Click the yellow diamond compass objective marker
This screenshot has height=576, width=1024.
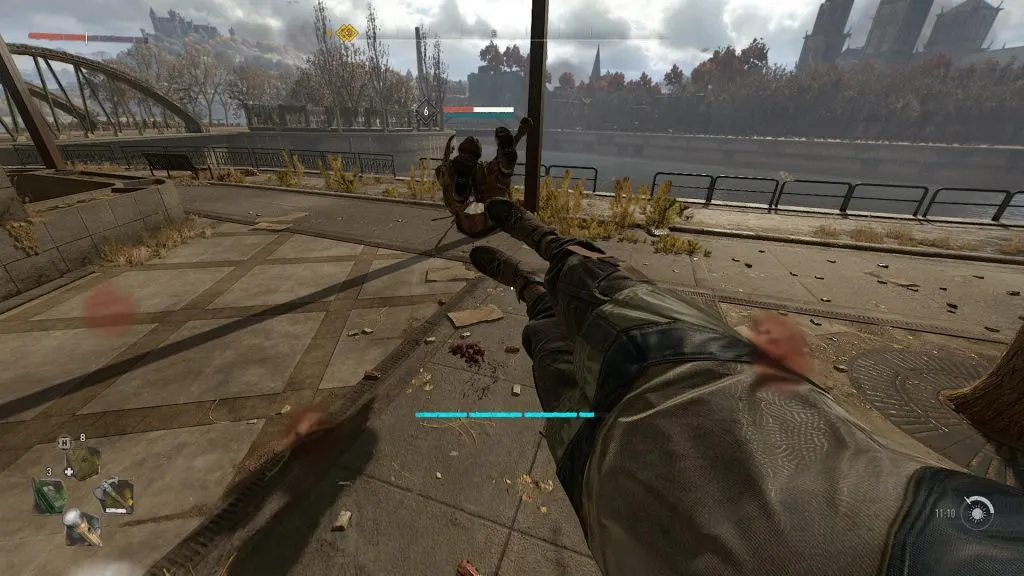(347, 33)
